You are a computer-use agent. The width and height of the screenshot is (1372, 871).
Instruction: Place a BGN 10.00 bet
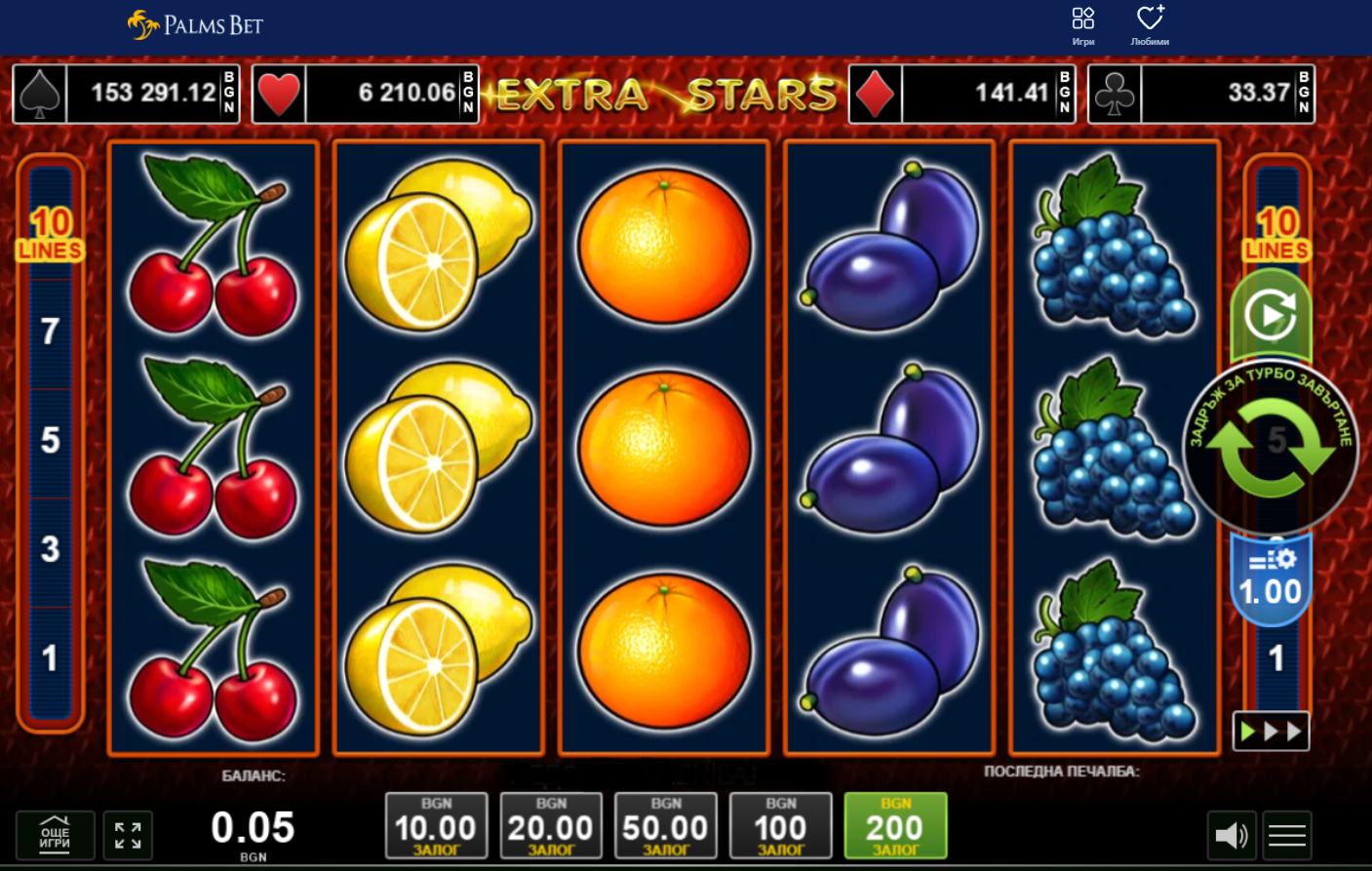tap(436, 826)
